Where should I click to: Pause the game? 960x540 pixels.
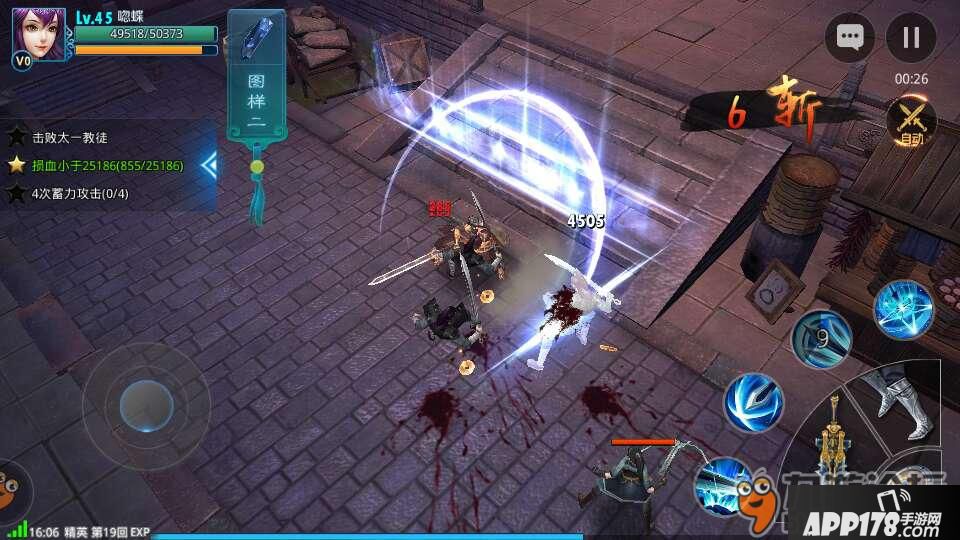pyautogui.click(x=910, y=38)
